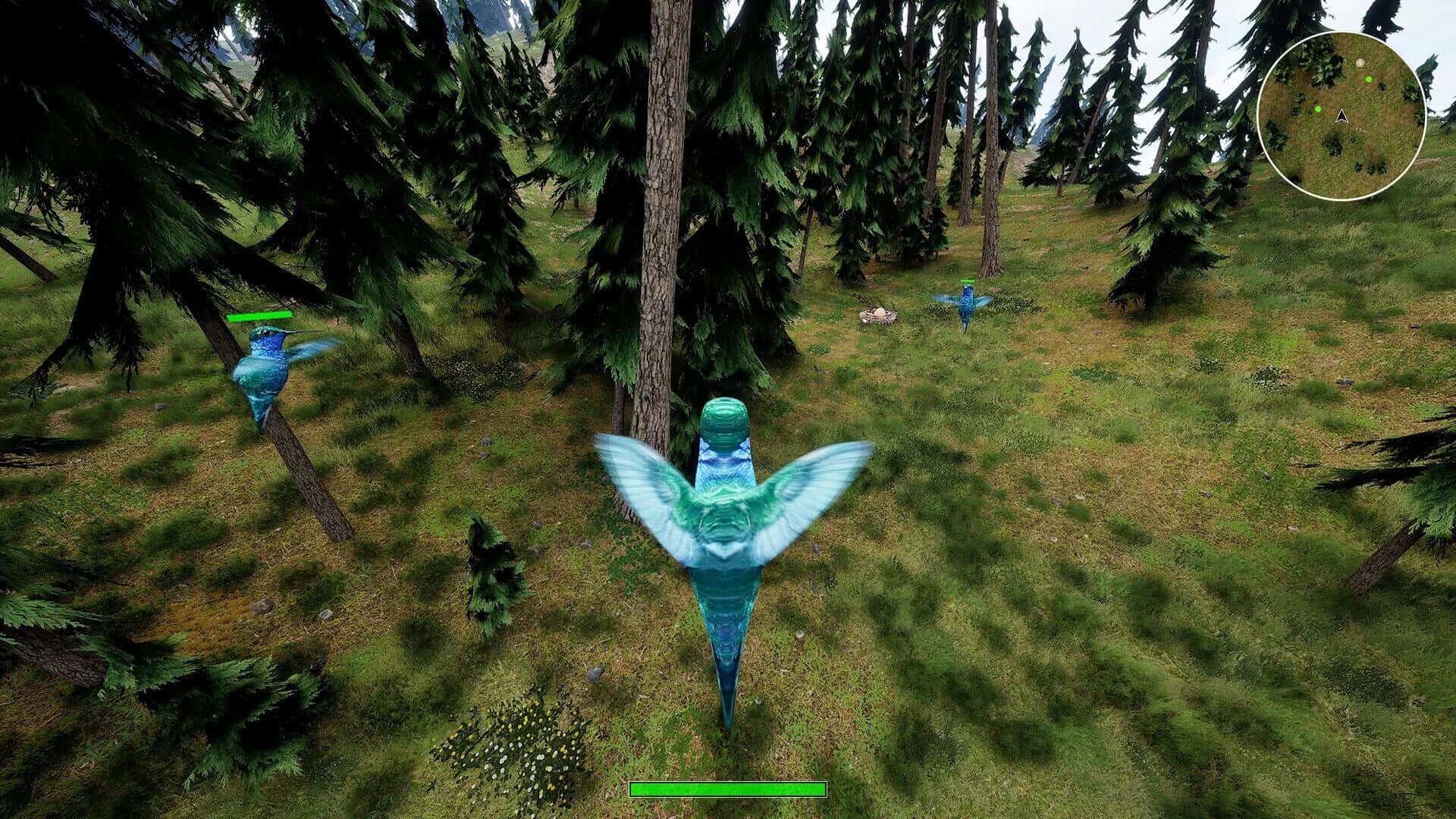
Task: Click the health bar above the left hummingbird
Action: pyautogui.click(x=258, y=315)
